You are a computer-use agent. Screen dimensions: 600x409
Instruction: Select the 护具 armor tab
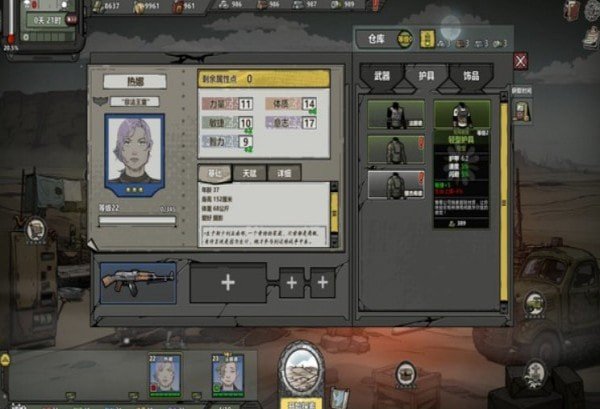click(x=428, y=76)
